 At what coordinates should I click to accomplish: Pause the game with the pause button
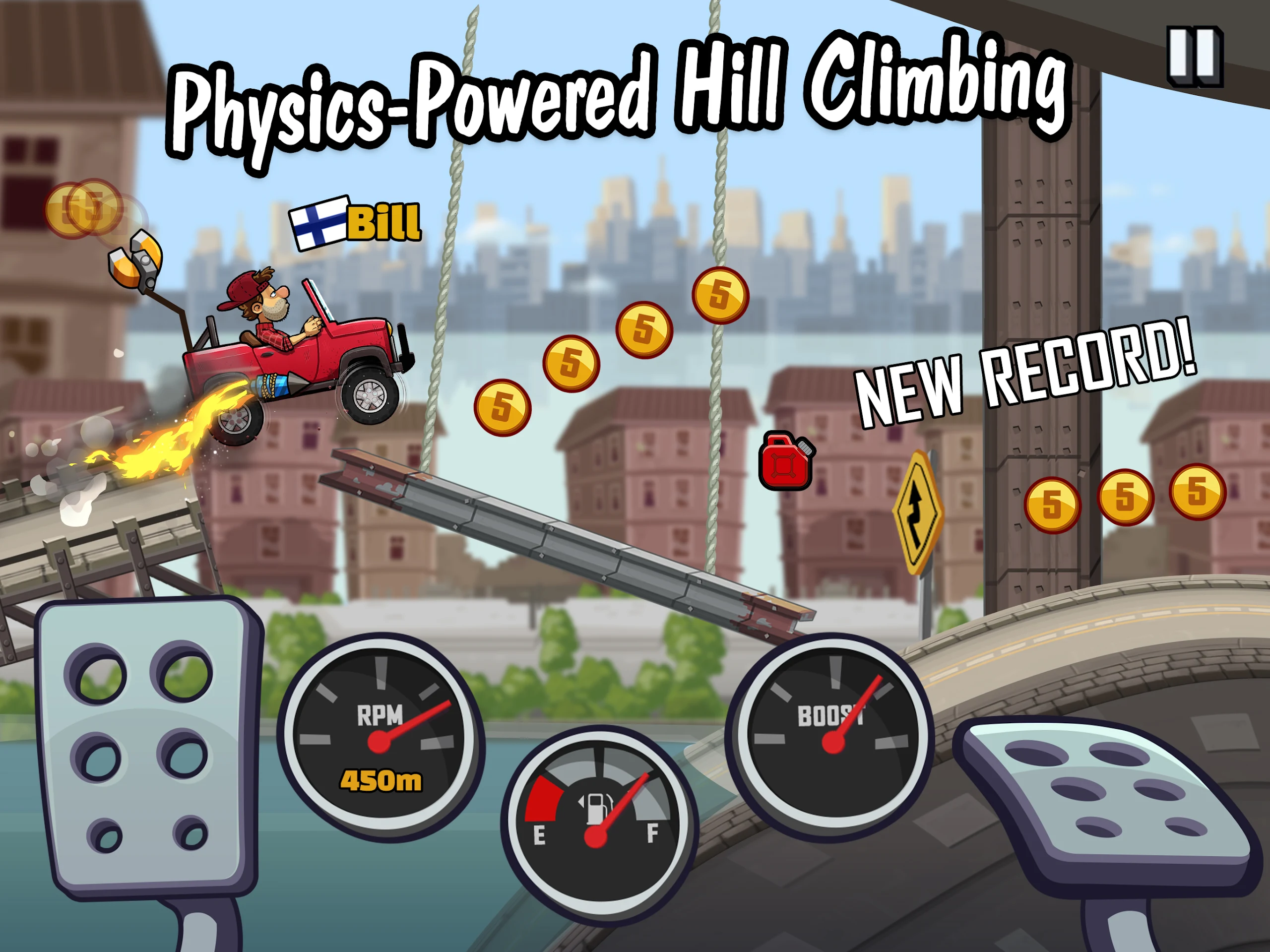point(1196,56)
